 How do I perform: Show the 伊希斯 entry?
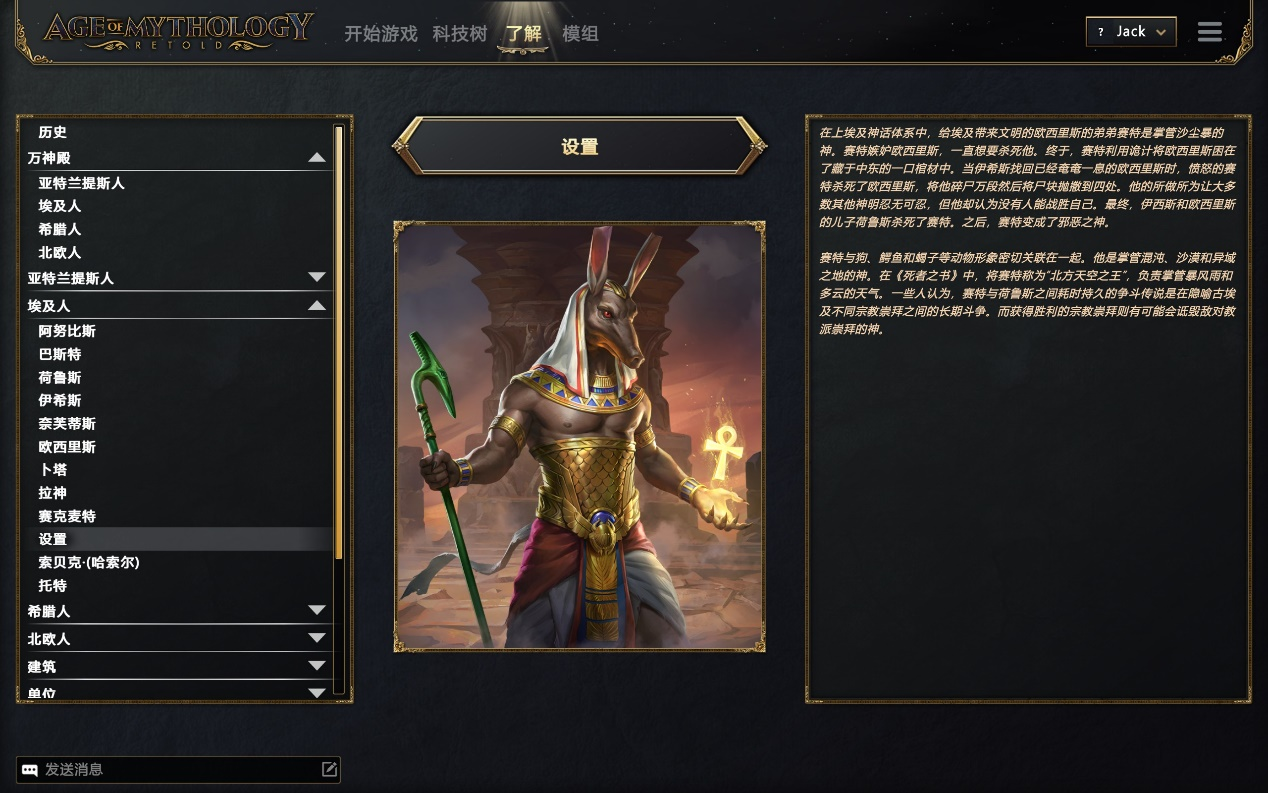[x=60, y=400]
